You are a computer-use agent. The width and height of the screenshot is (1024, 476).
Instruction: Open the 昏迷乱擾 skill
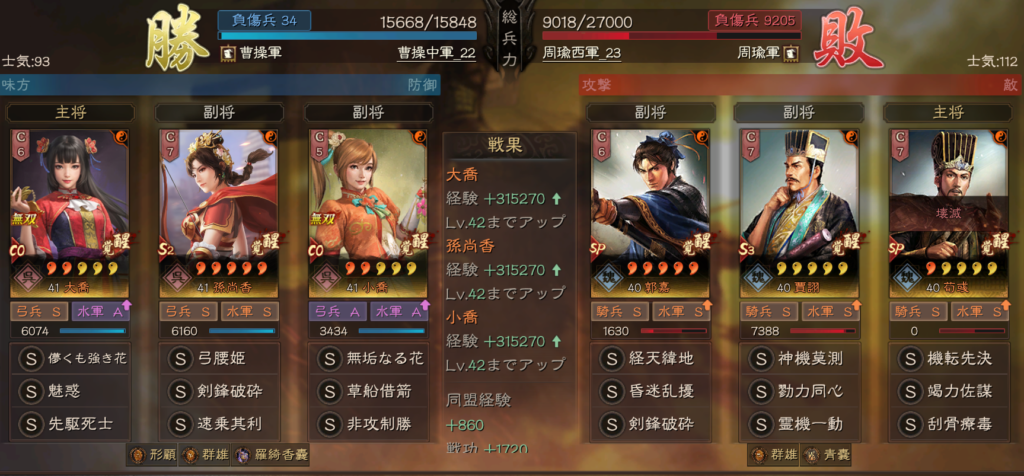pos(651,391)
